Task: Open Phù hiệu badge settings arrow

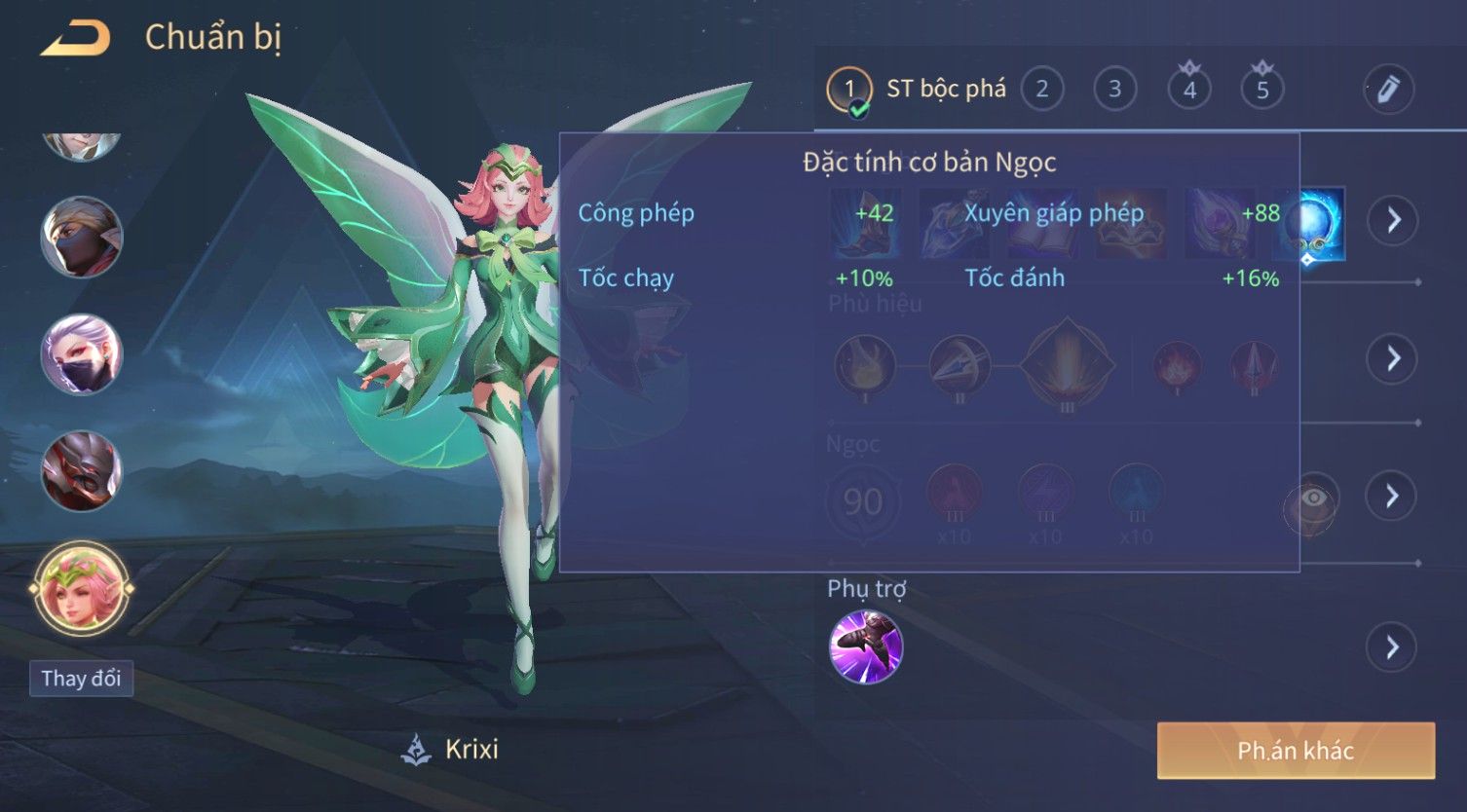Action: [1393, 358]
